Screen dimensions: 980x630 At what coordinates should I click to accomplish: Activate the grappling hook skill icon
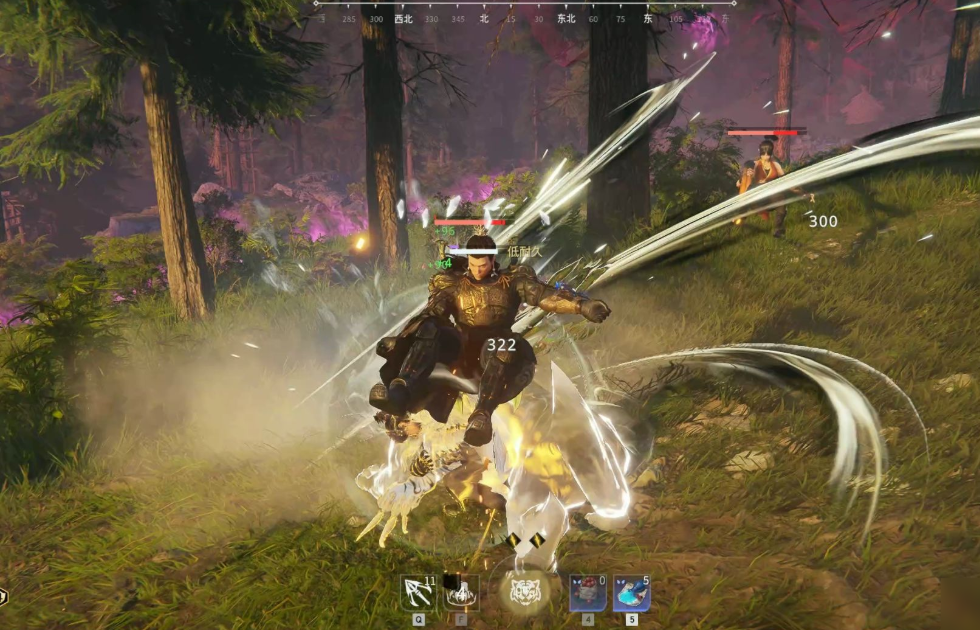[418, 593]
